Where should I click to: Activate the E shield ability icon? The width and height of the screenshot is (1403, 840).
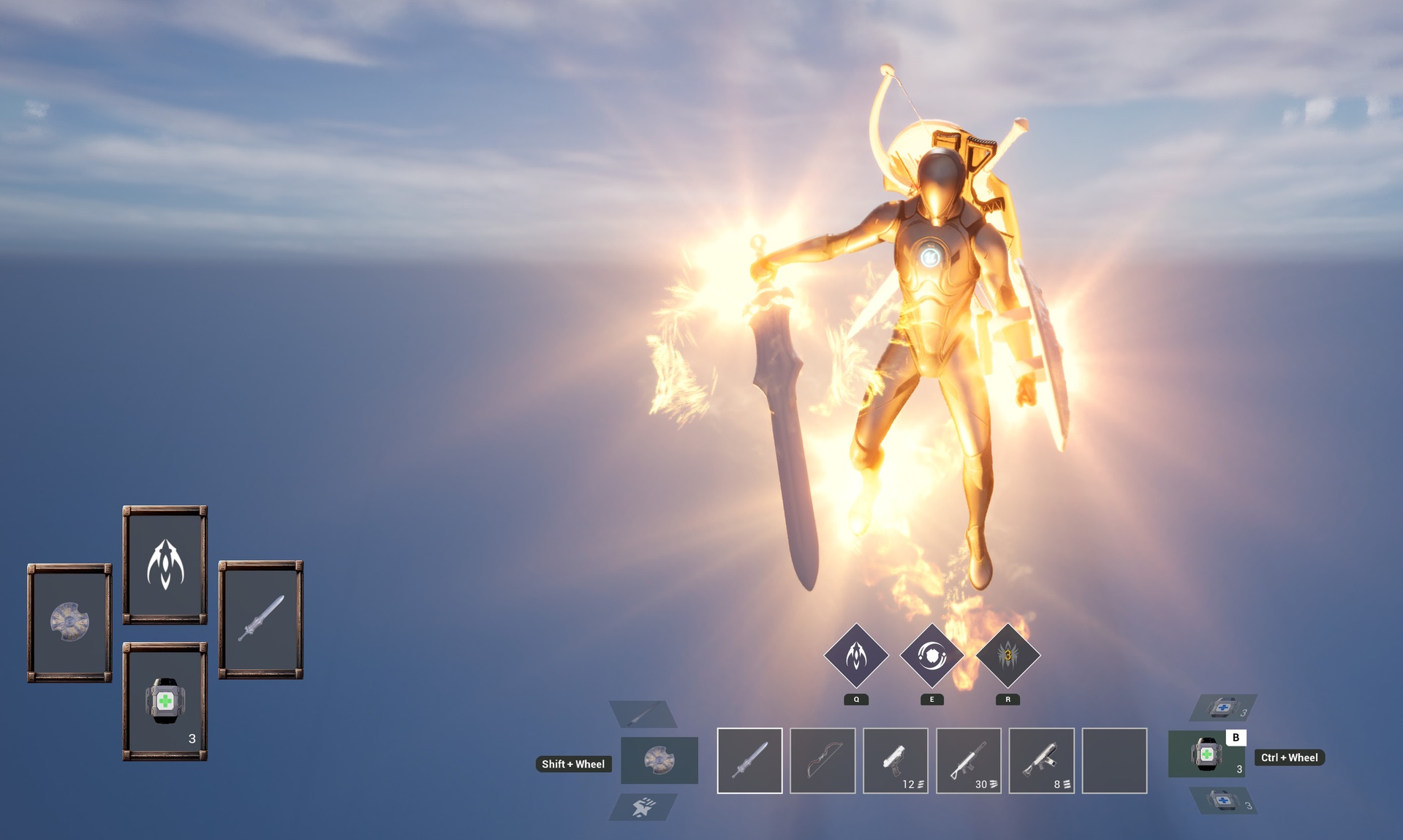point(931,657)
